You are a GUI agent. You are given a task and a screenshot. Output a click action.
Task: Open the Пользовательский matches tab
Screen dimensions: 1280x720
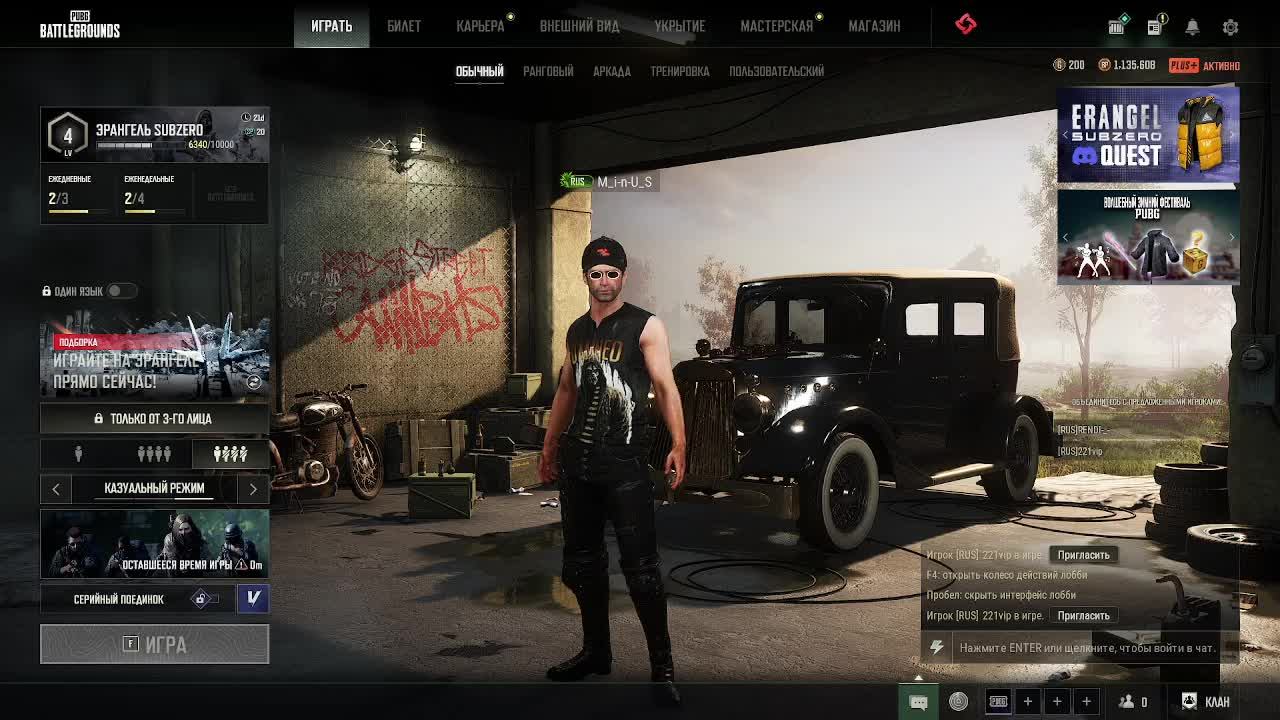(776, 71)
